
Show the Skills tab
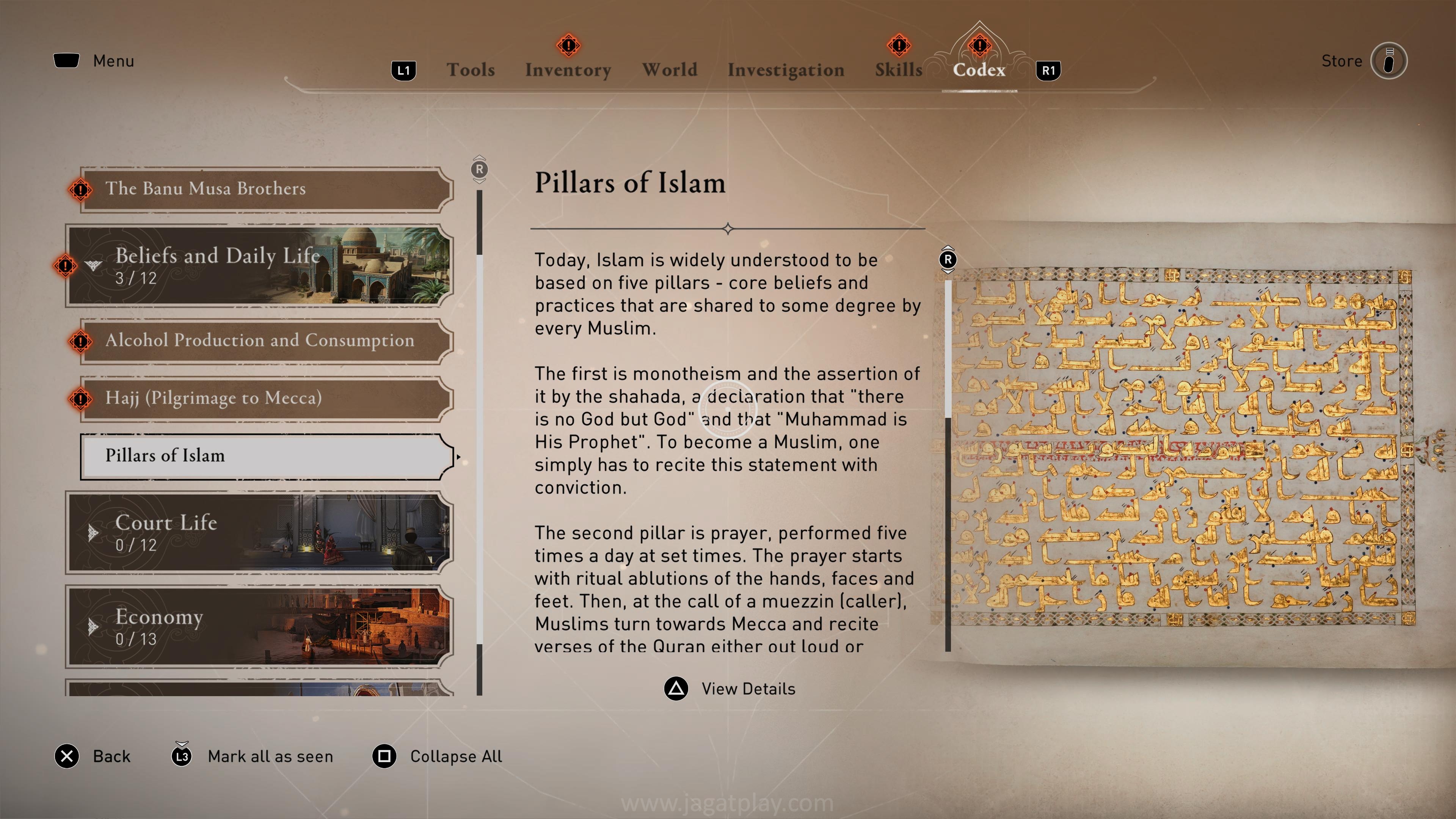click(x=898, y=70)
